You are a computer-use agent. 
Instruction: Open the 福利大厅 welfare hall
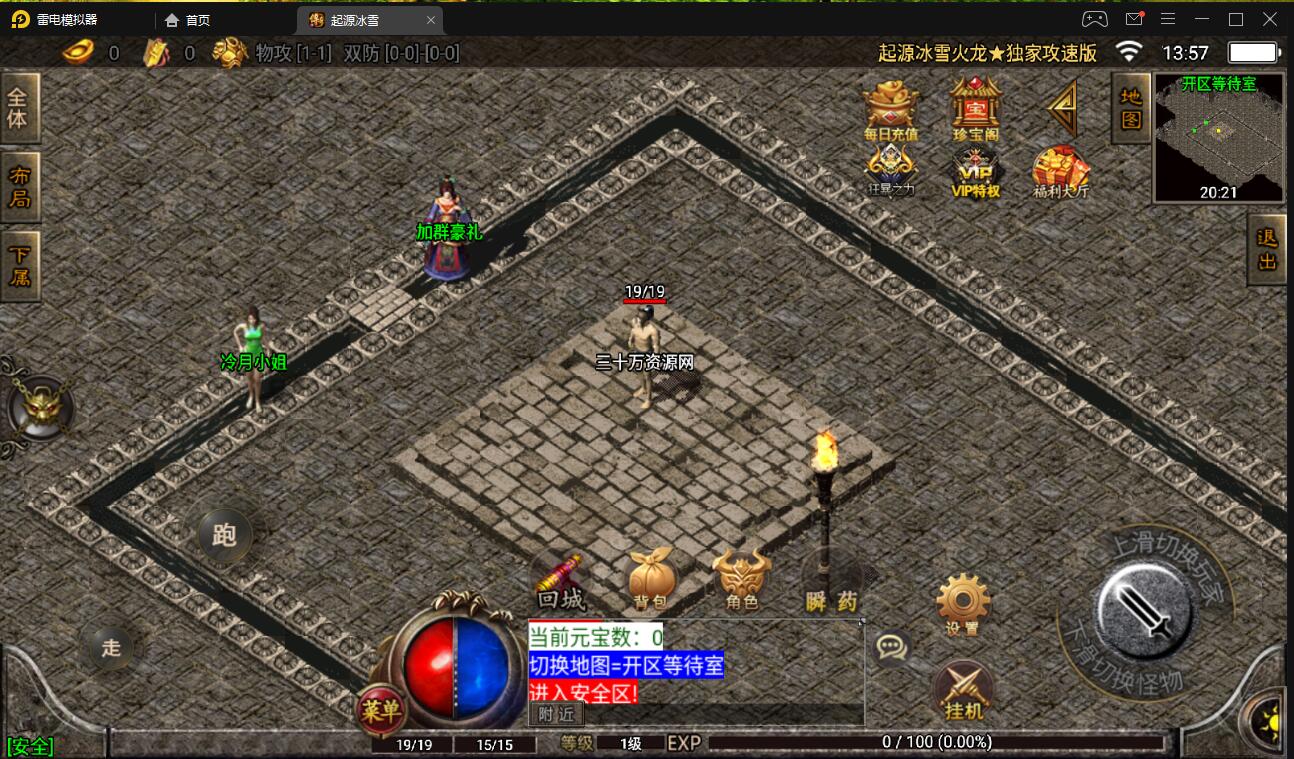[x=1058, y=172]
